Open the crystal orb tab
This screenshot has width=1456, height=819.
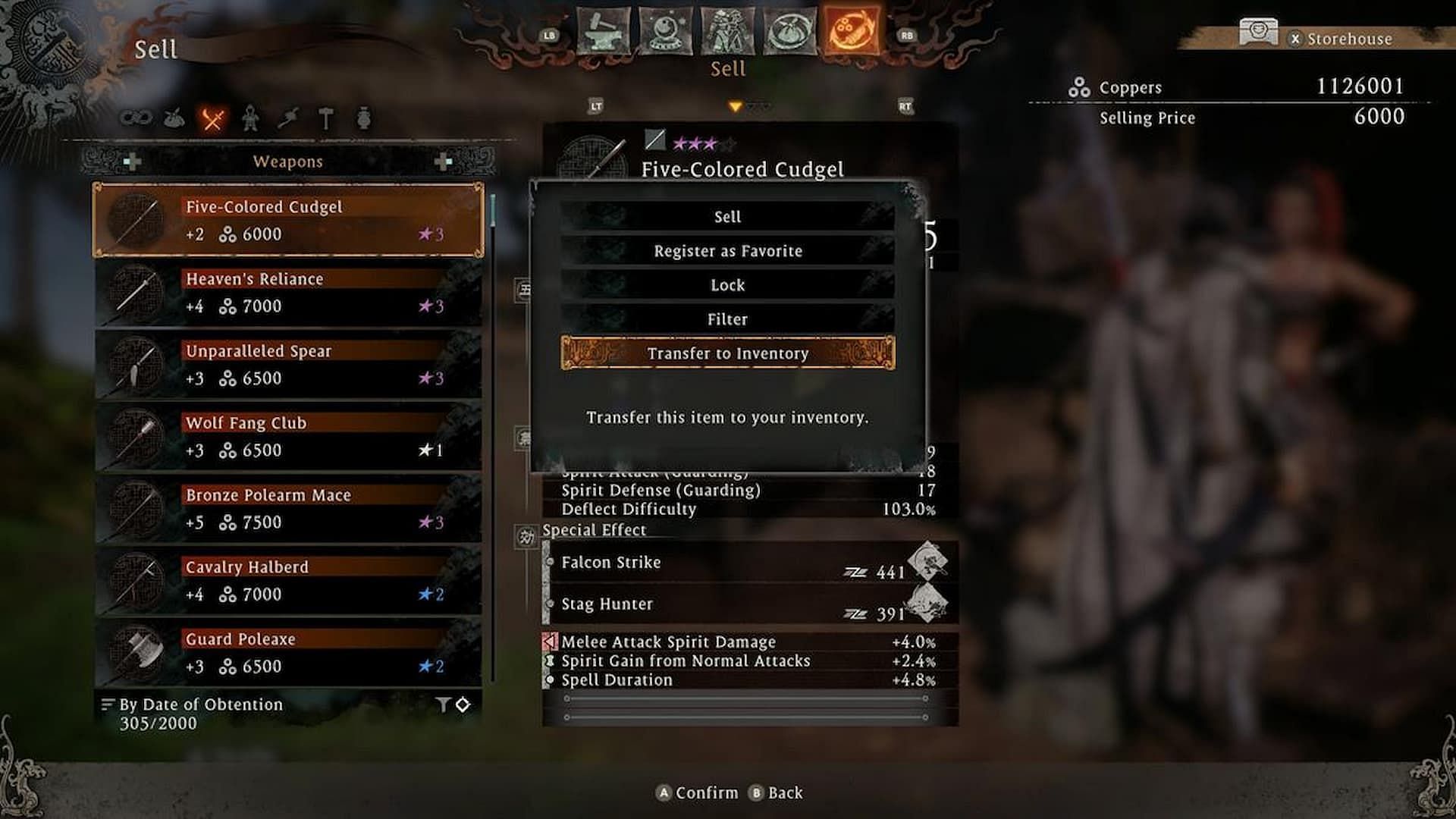(665, 32)
